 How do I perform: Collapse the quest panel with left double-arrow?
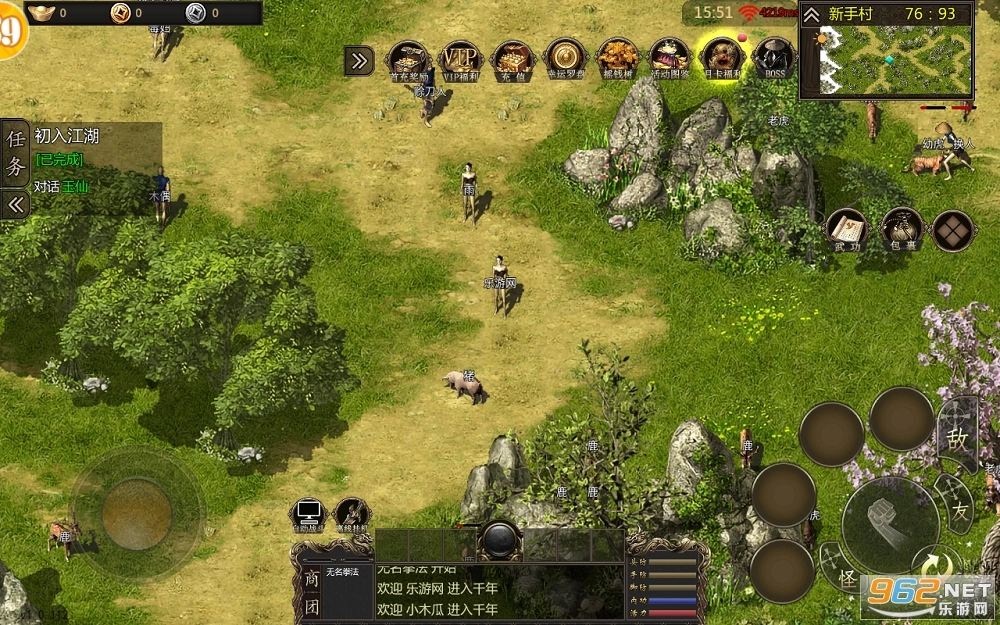(15, 205)
